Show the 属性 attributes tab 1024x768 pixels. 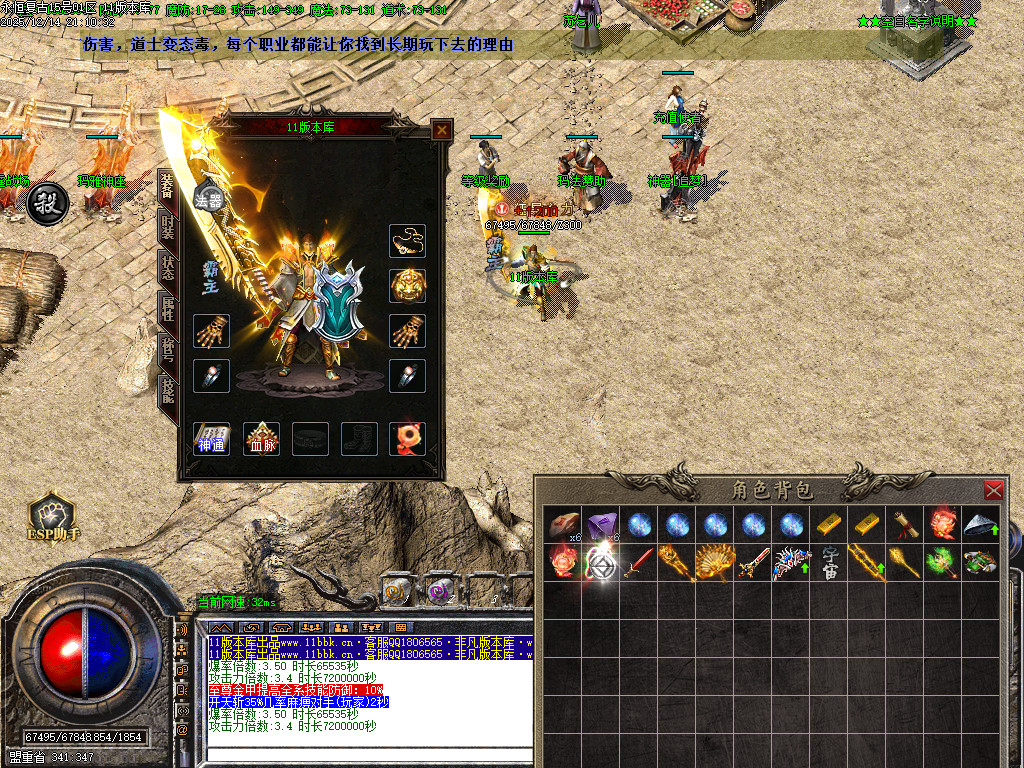click(167, 313)
